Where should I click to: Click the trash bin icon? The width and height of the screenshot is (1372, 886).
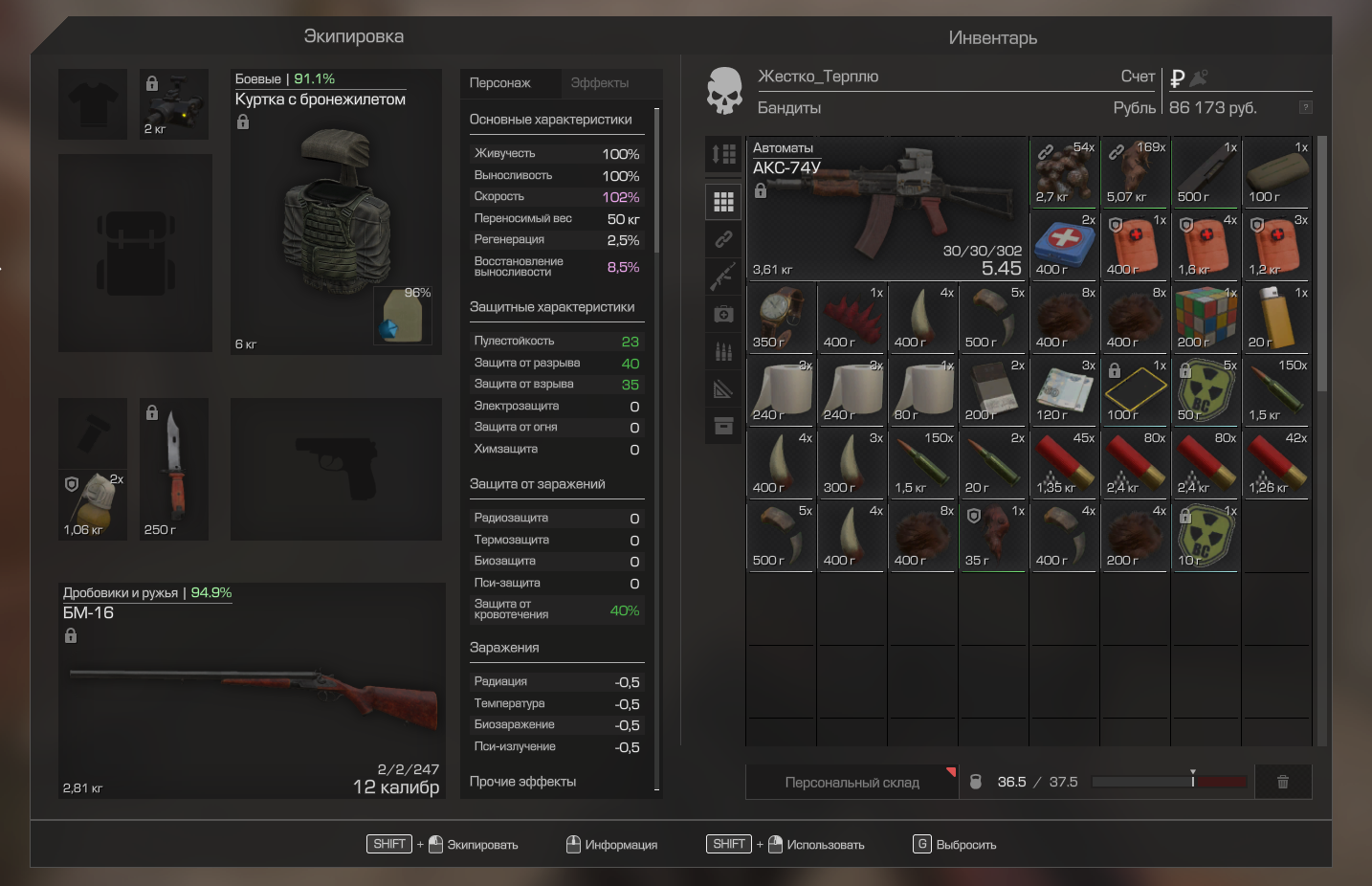coord(1283,782)
